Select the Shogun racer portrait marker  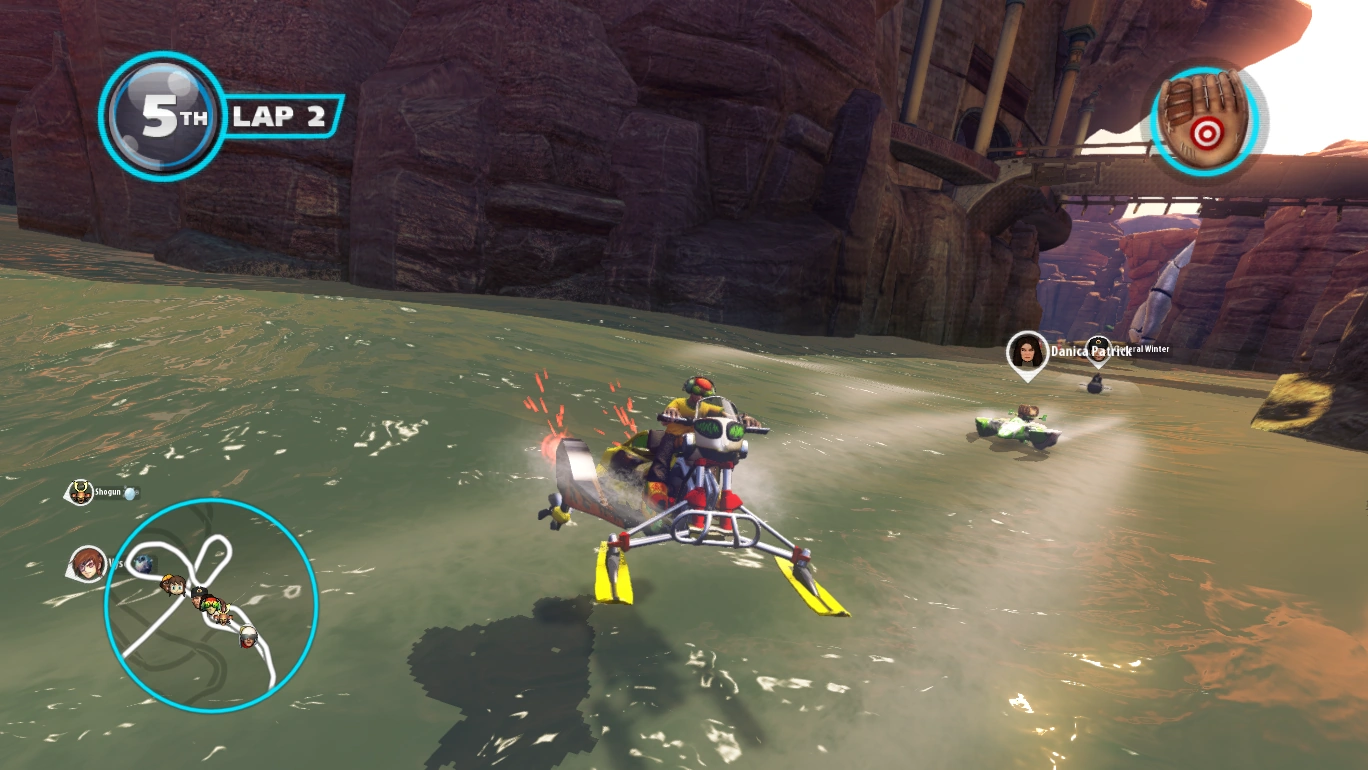click(80, 492)
